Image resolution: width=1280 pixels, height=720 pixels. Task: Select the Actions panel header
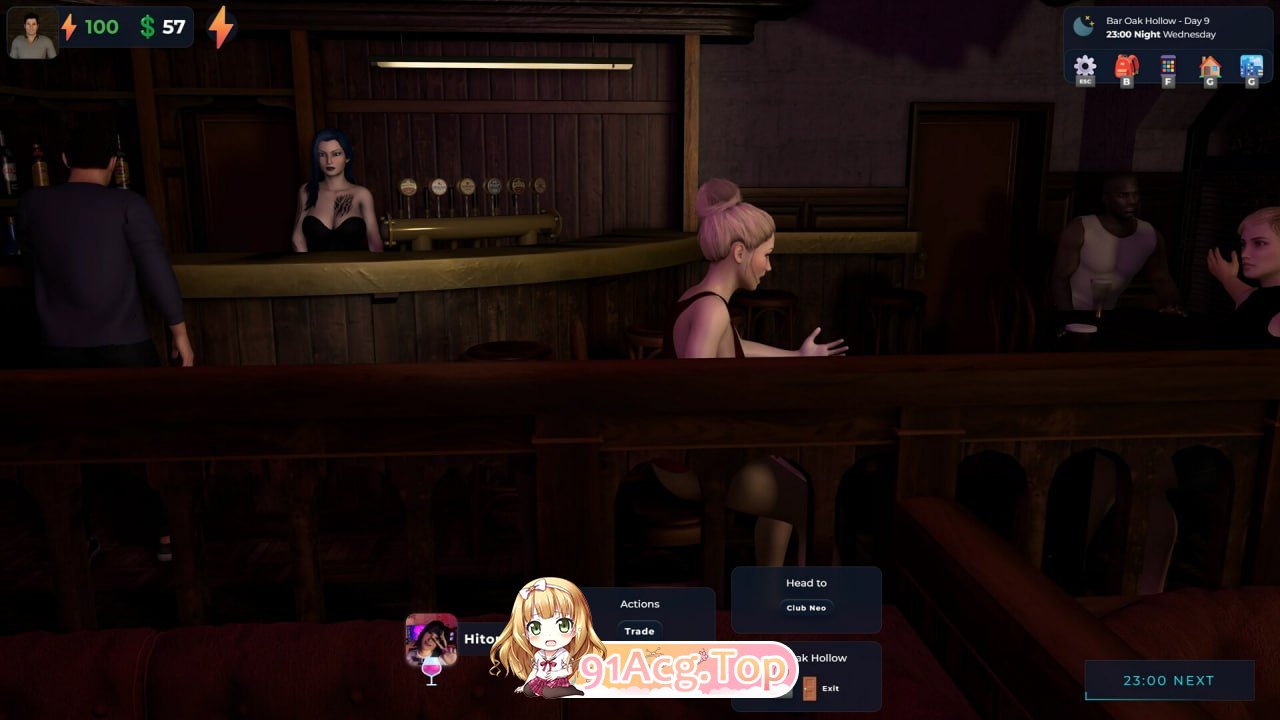[640, 604]
